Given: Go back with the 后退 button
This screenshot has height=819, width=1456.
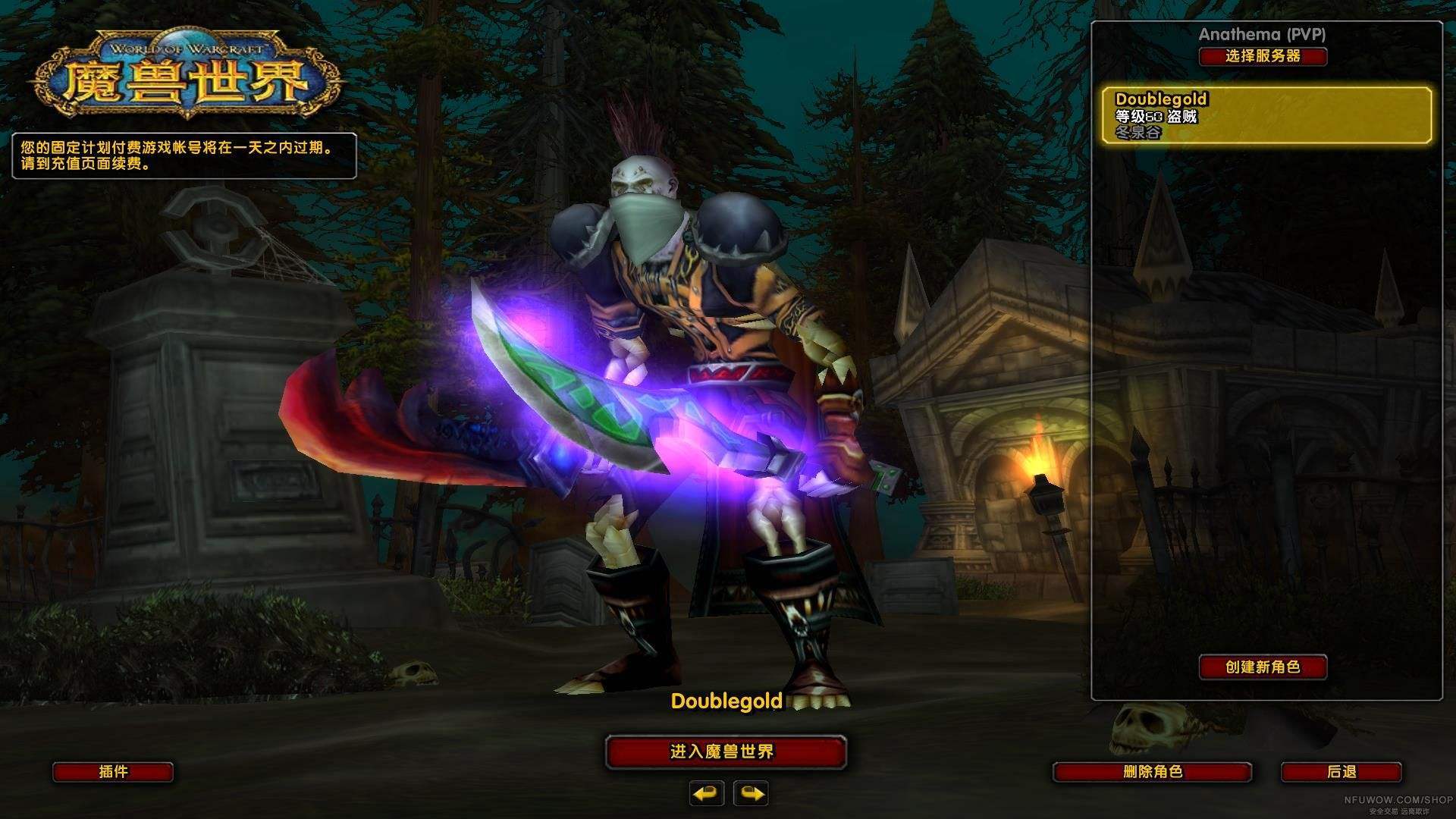Looking at the screenshot, I should pyautogui.click(x=1341, y=772).
